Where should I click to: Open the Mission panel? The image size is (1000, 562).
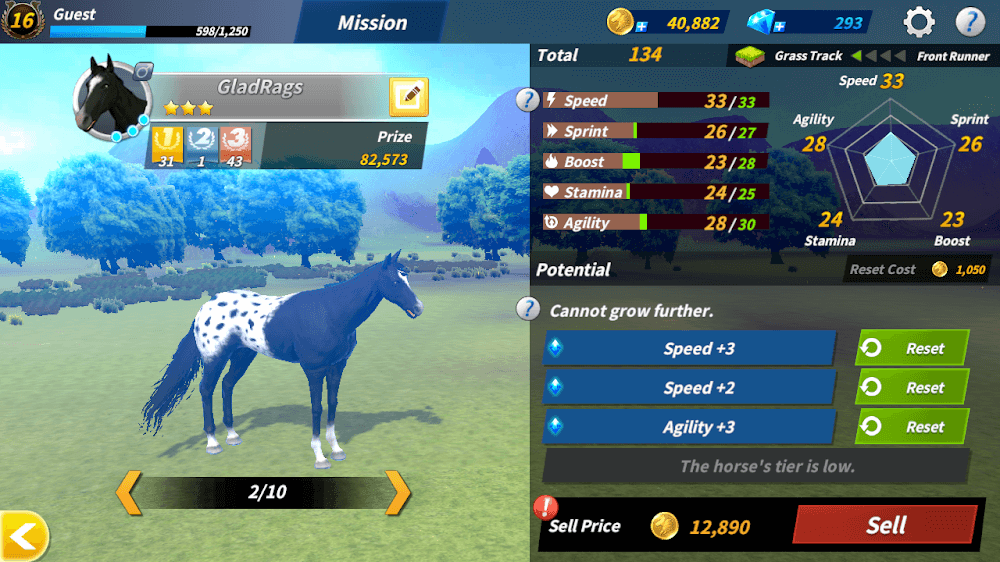tap(372, 22)
